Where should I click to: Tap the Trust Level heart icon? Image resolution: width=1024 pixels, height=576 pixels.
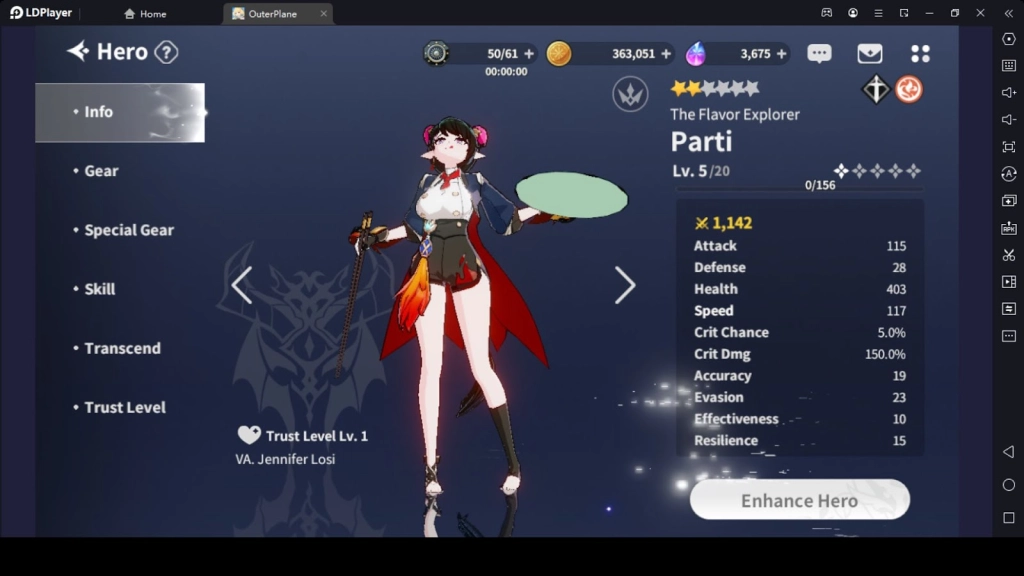[249, 435]
